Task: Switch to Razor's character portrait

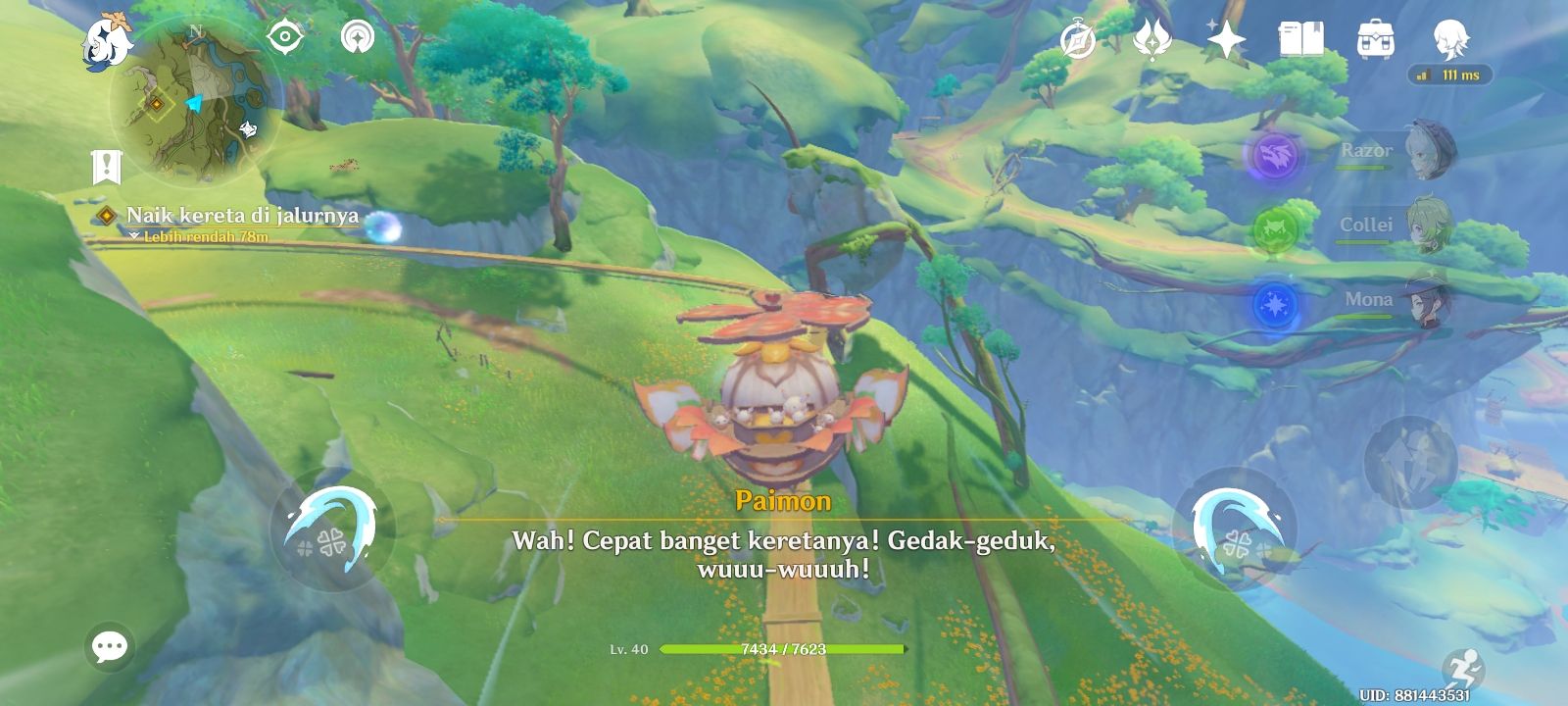Action: [x=1431, y=149]
